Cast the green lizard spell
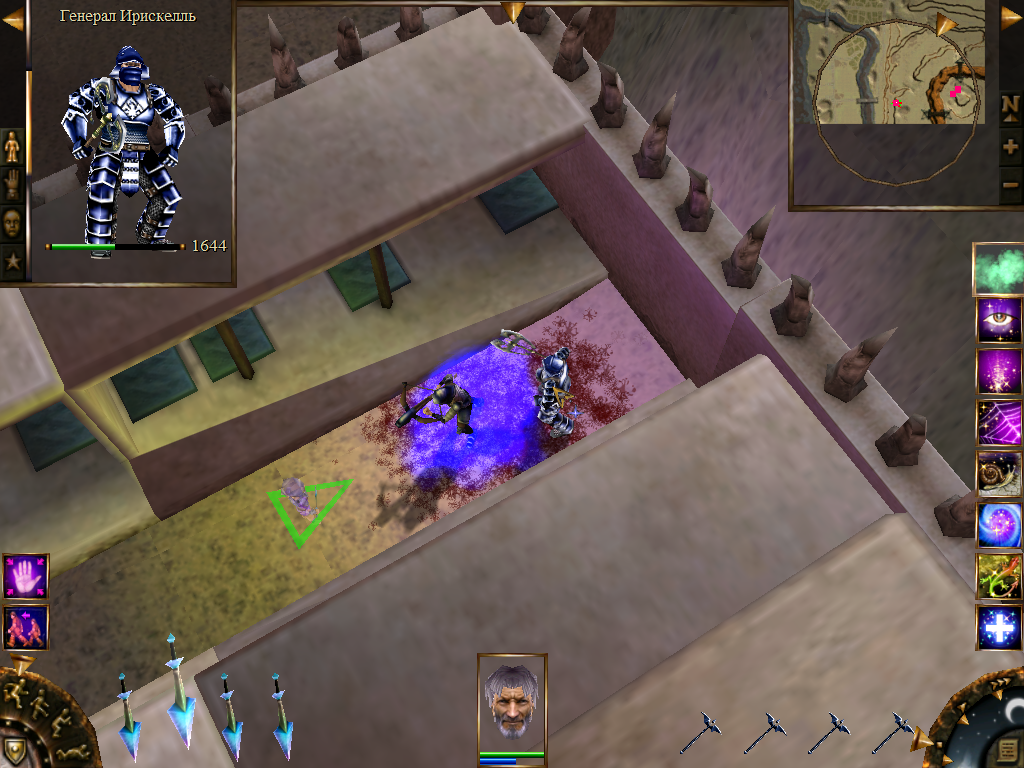 pyautogui.click(x=998, y=576)
